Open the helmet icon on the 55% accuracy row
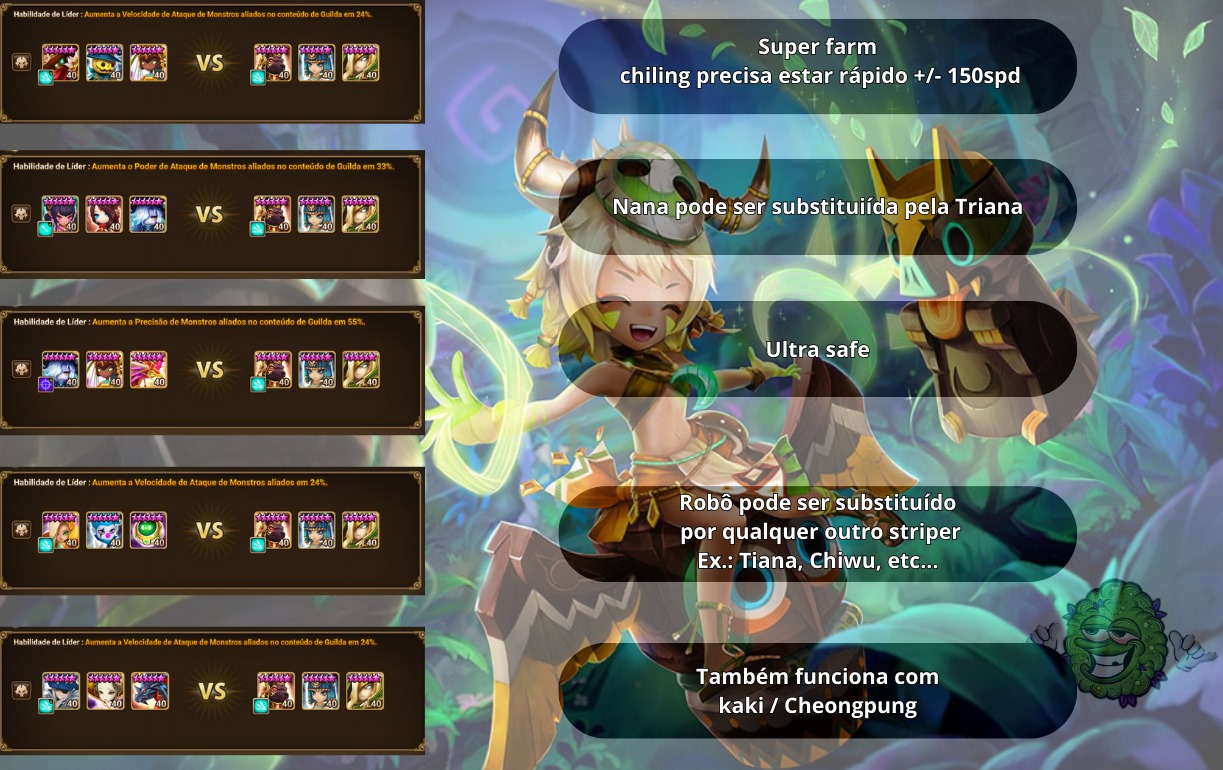The height and width of the screenshot is (770, 1223). 20,369
